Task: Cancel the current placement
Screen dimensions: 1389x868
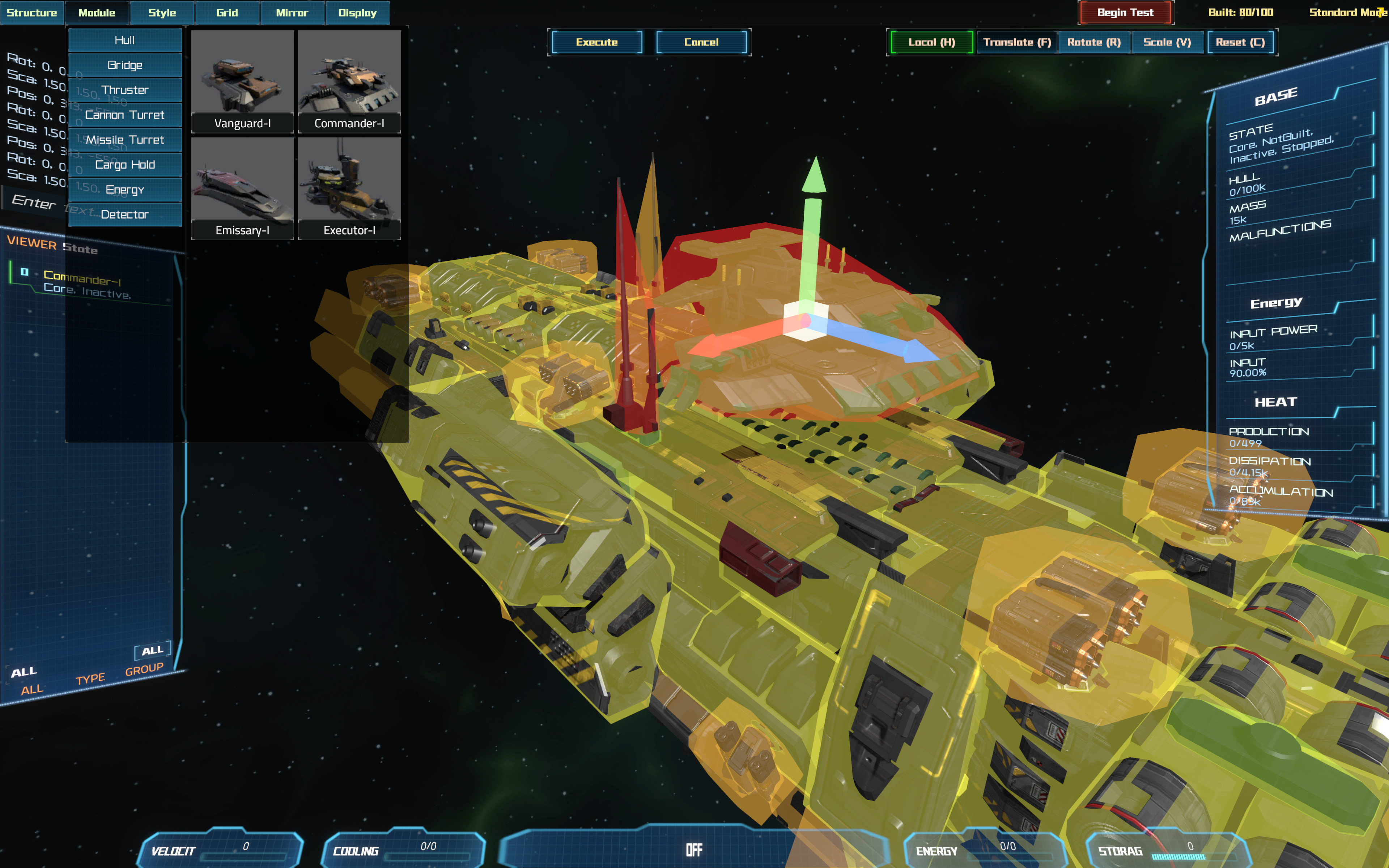Action: (x=701, y=42)
